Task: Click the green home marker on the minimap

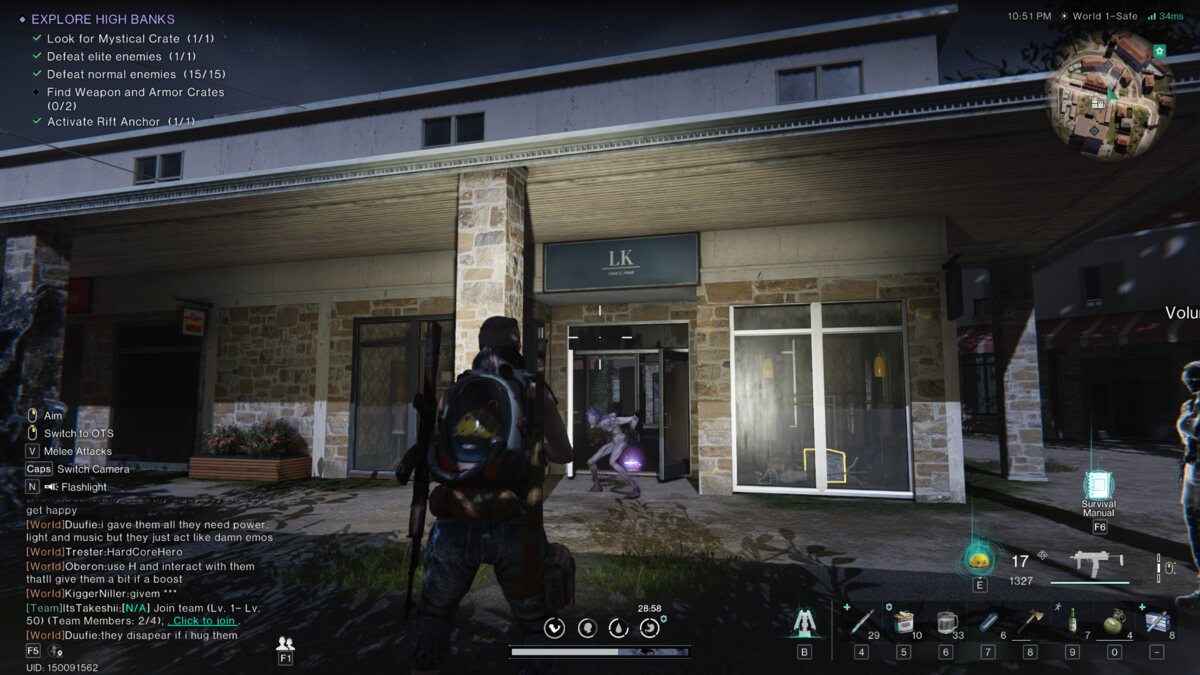Action: tap(1159, 50)
